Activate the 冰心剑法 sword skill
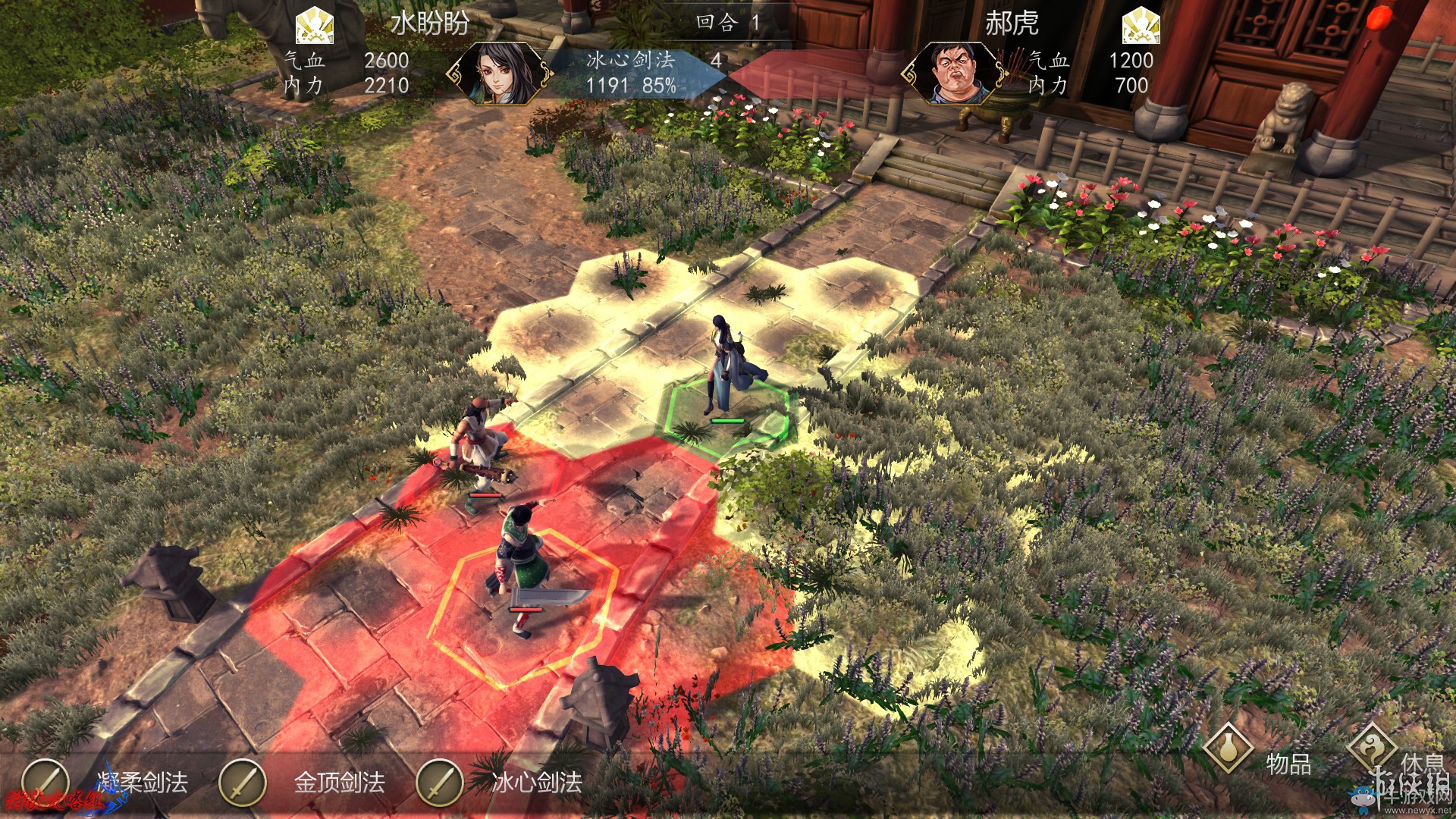This screenshot has width=1456, height=819. [440, 783]
